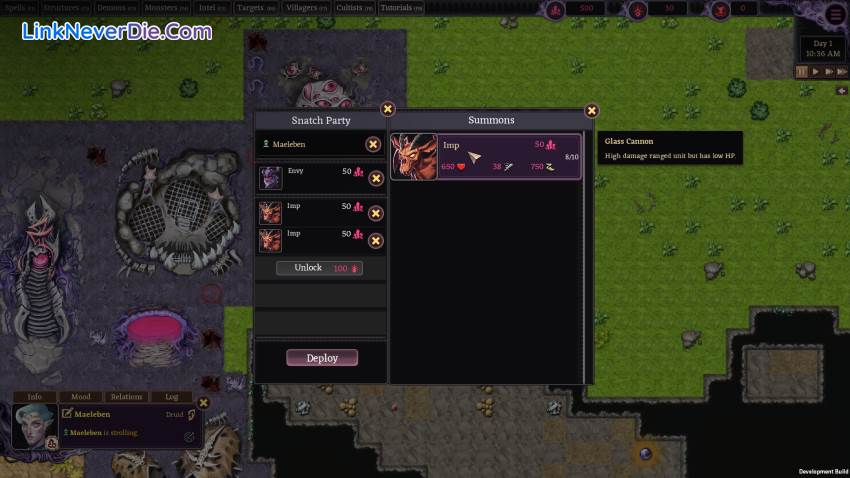The image size is (850, 478).
Task: Show Maeleben's Relations tab
Action: (127, 397)
